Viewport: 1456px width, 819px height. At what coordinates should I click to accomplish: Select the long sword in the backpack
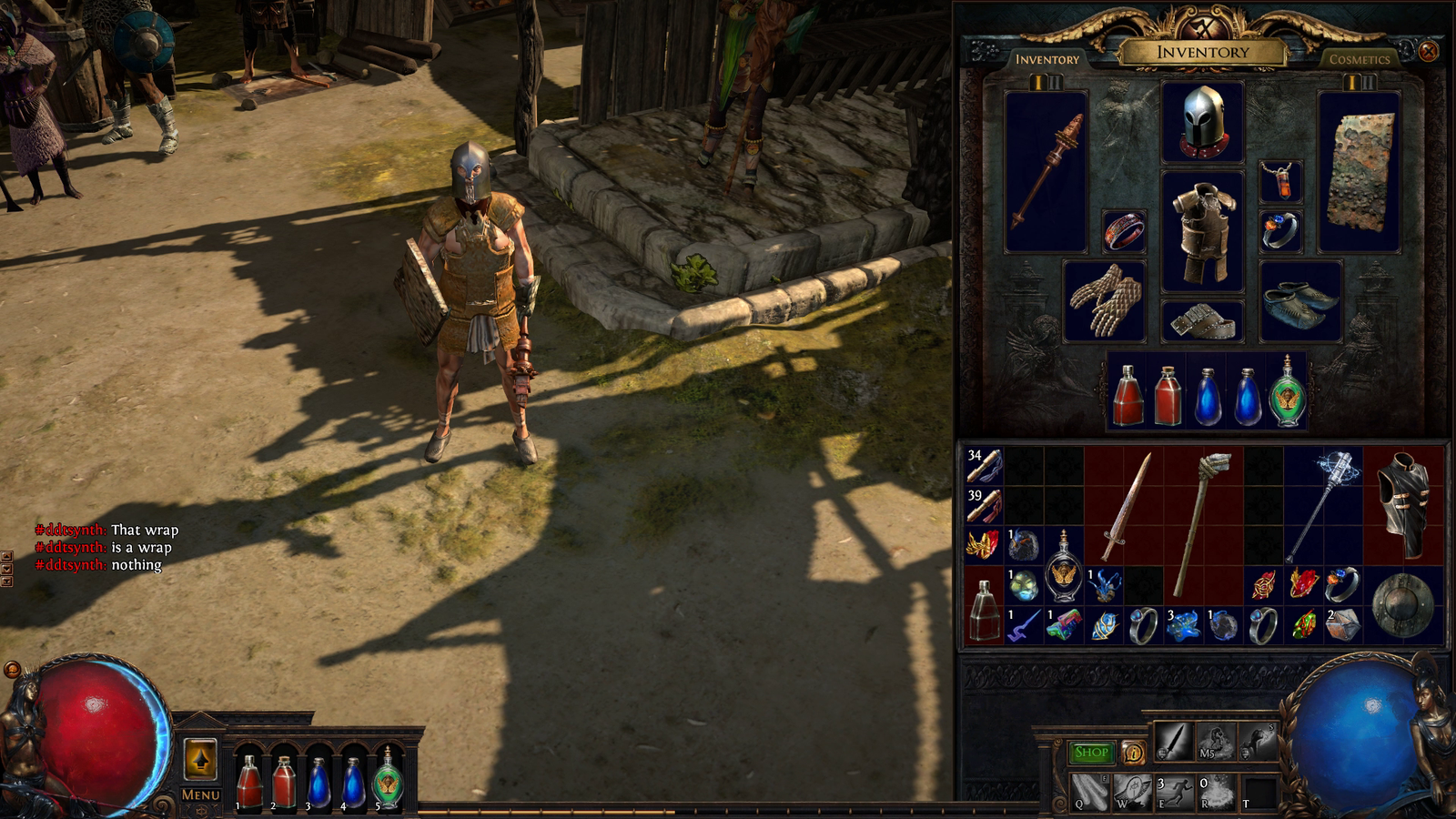tap(1125, 507)
